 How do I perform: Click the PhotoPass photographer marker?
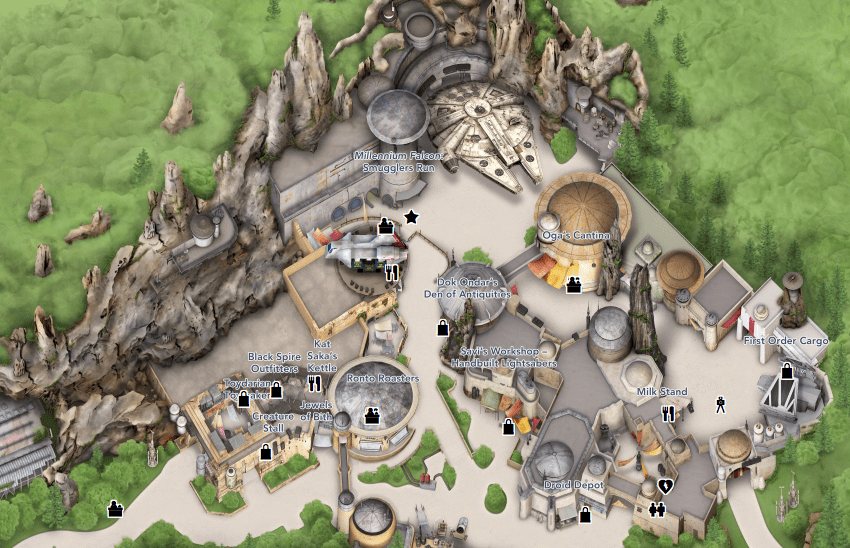pos(720,405)
